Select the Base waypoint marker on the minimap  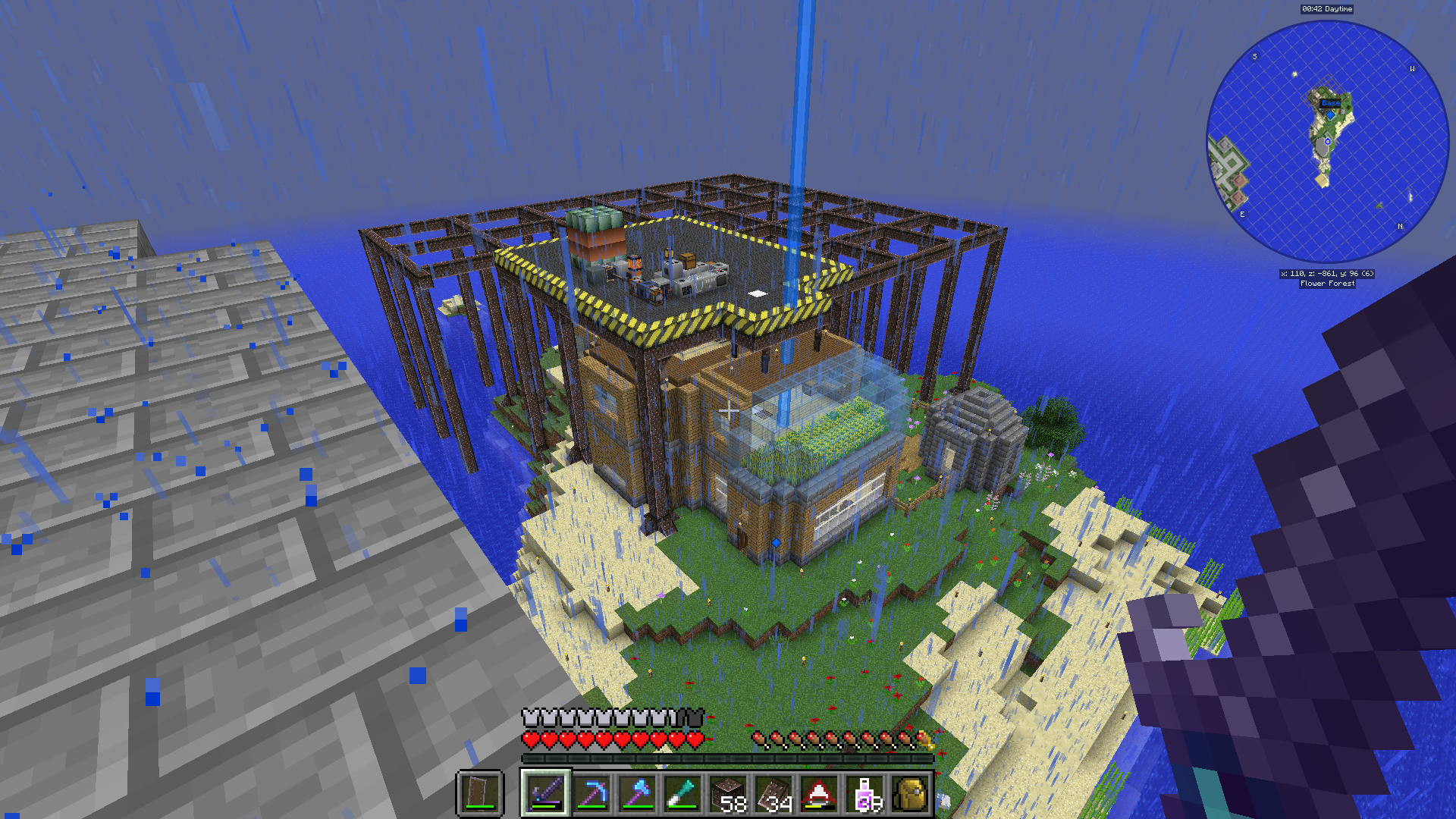point(1330,103)
